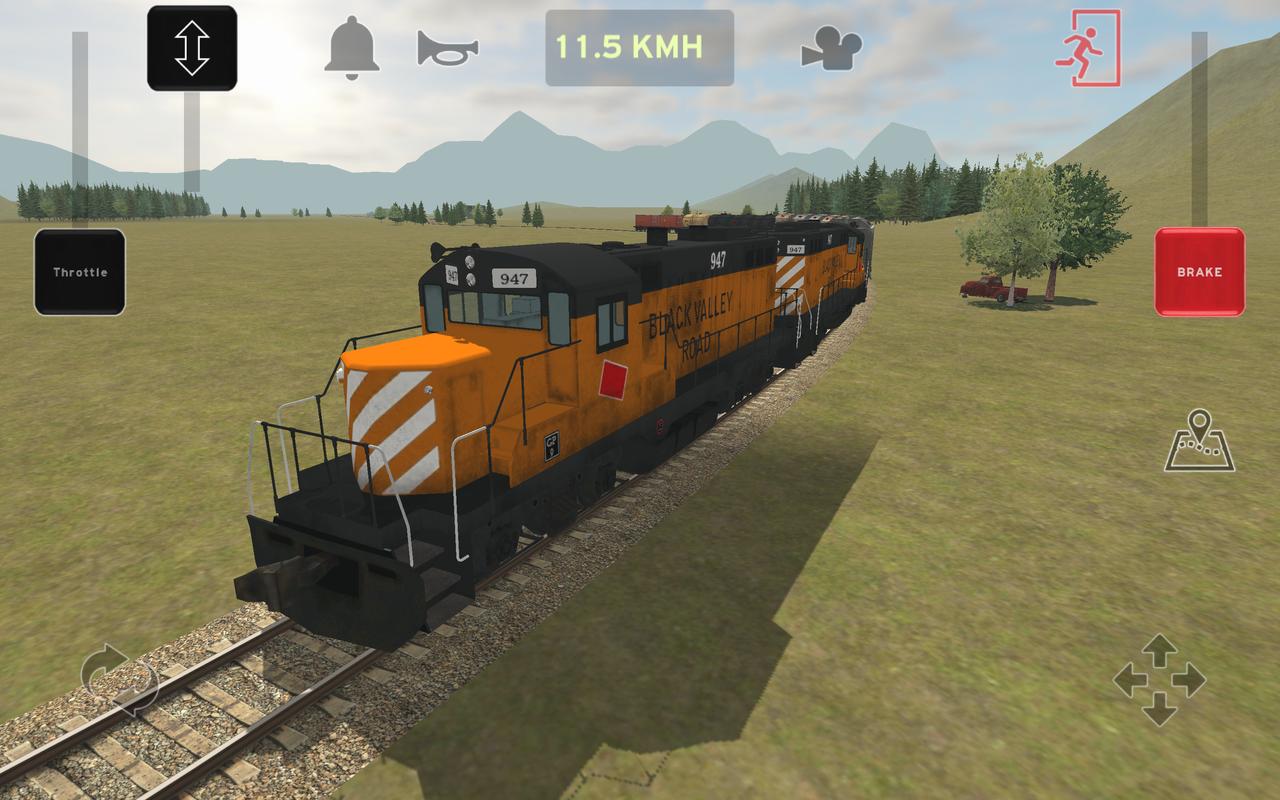The width and height of the screenshot is (1280, 800).
Task: Toggle the reverser to neutral position
Action: click(192, 48)
